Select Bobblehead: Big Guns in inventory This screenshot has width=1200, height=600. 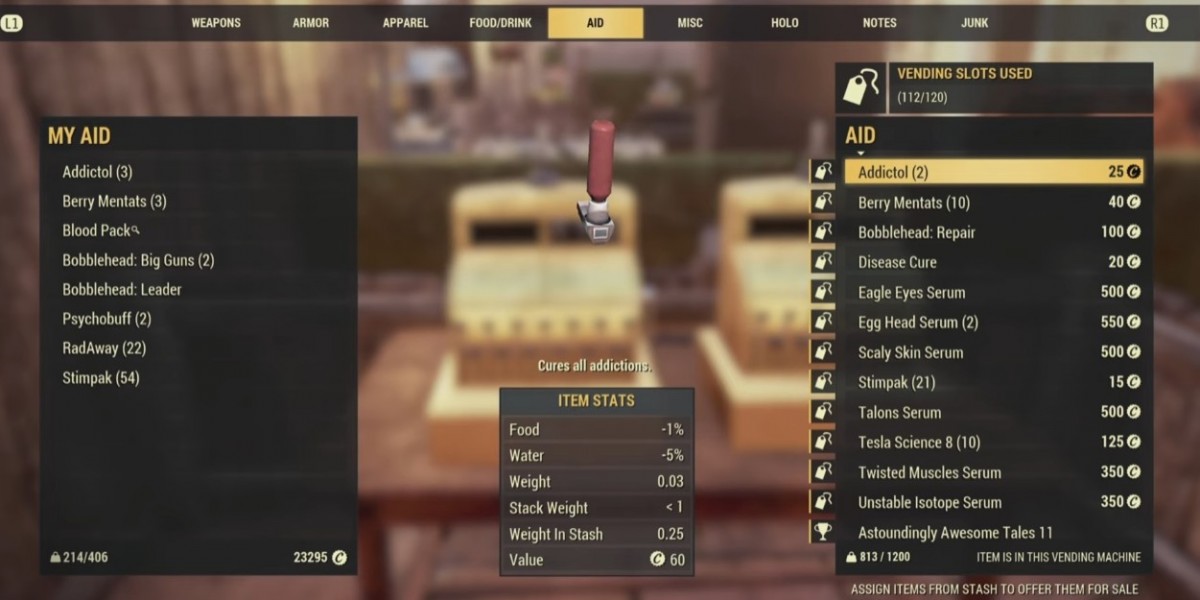[x=138, y=260]
